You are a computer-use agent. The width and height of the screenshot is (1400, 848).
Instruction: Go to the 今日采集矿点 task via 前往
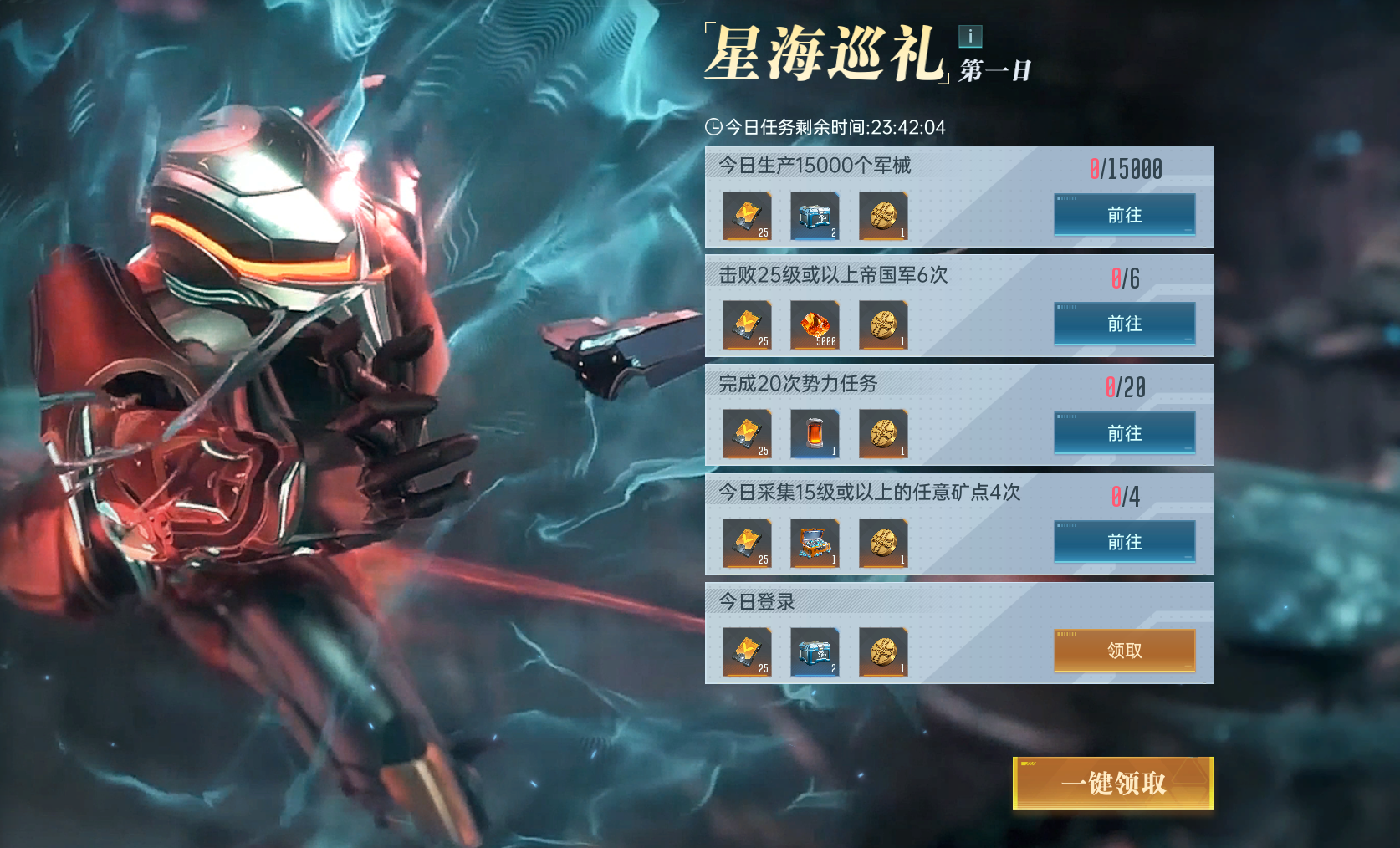1124,542
